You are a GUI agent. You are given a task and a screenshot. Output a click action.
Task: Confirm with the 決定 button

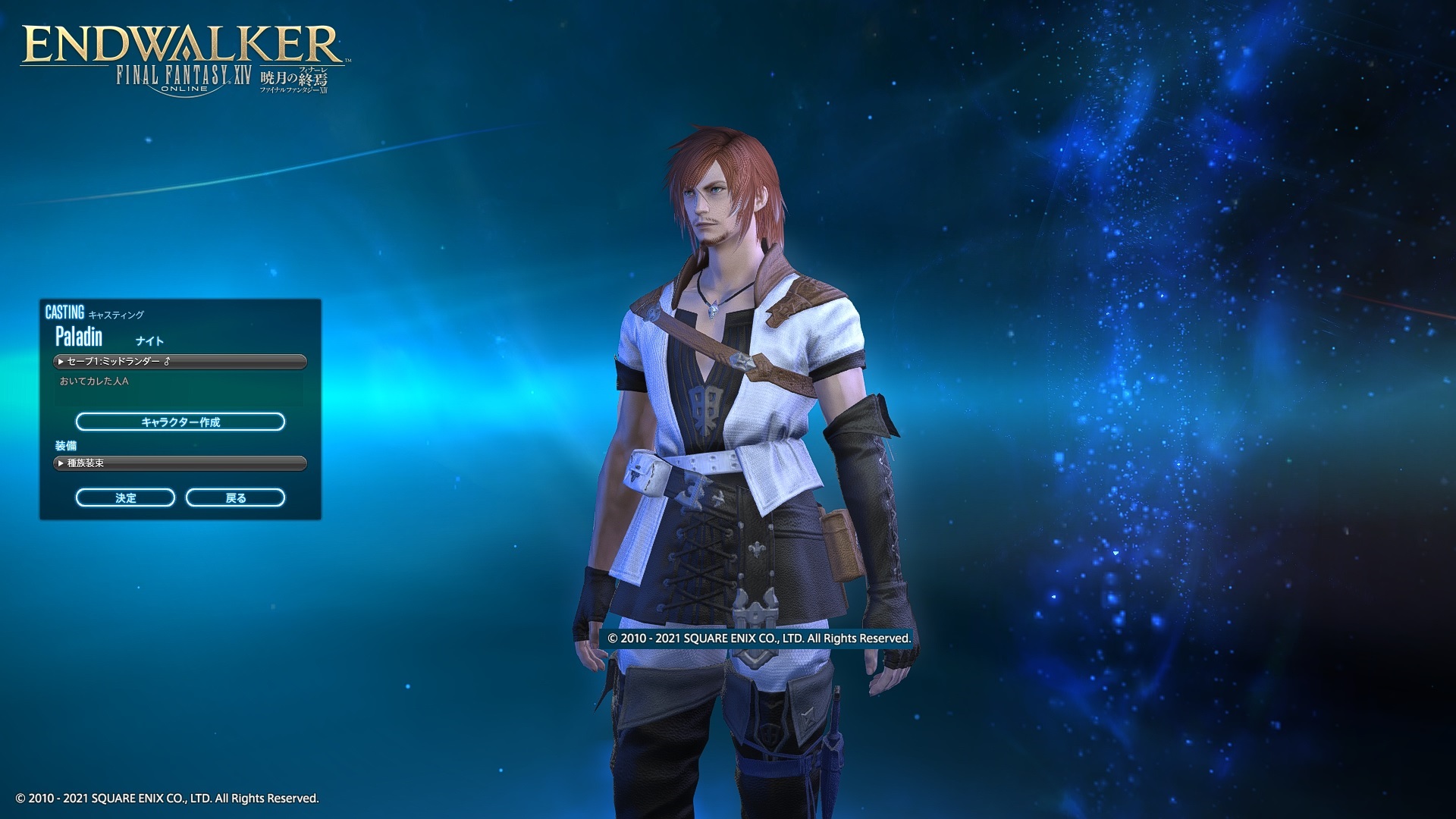click(x=126, y=497)
